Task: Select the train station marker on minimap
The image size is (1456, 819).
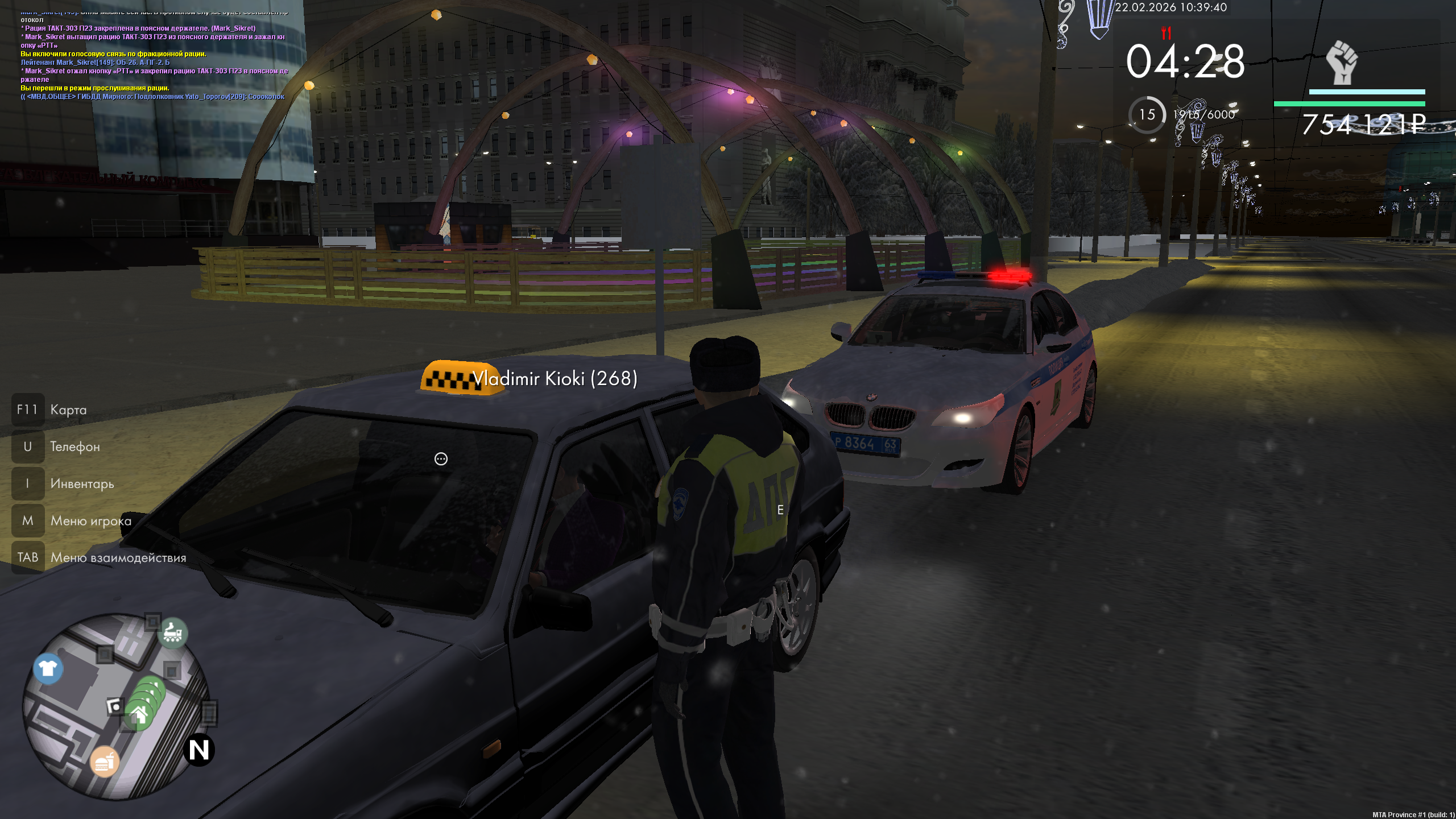Action: click(173, 632)
